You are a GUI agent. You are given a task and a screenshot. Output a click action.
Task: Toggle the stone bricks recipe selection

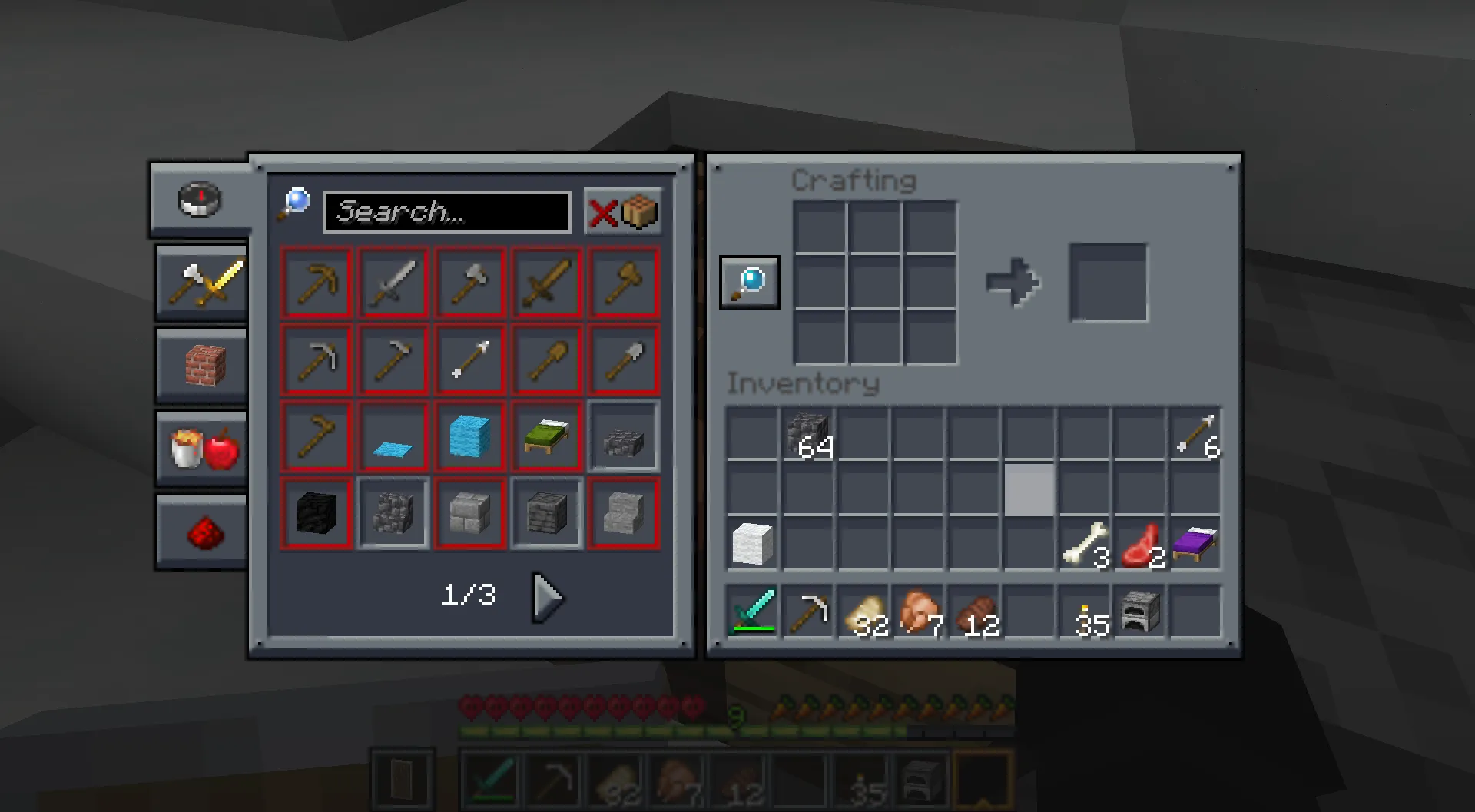469,512
